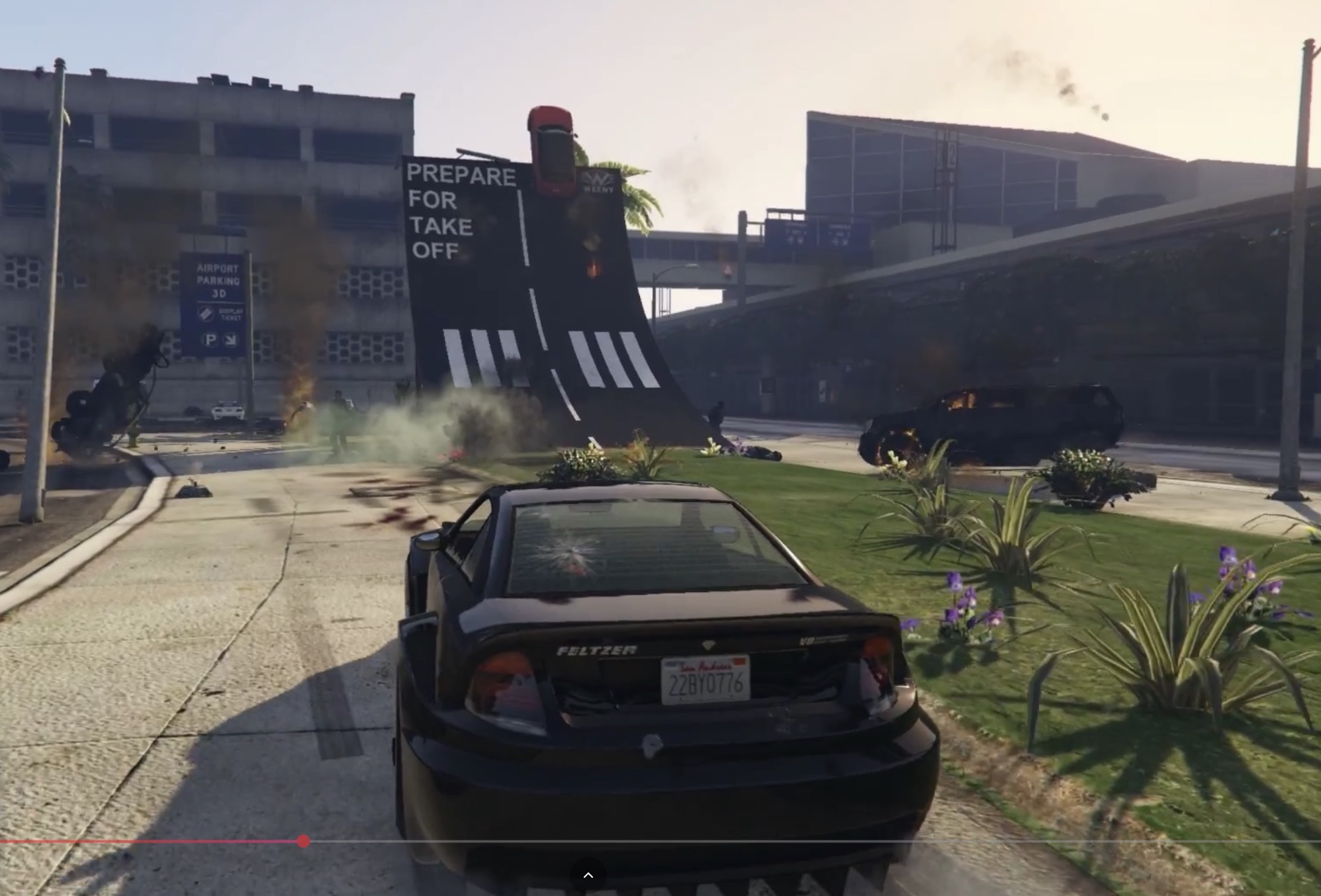1321x896 pixels.
Task: Click the diagonal arrow icon beside the P symbol
Action: [x=231, y=340]
